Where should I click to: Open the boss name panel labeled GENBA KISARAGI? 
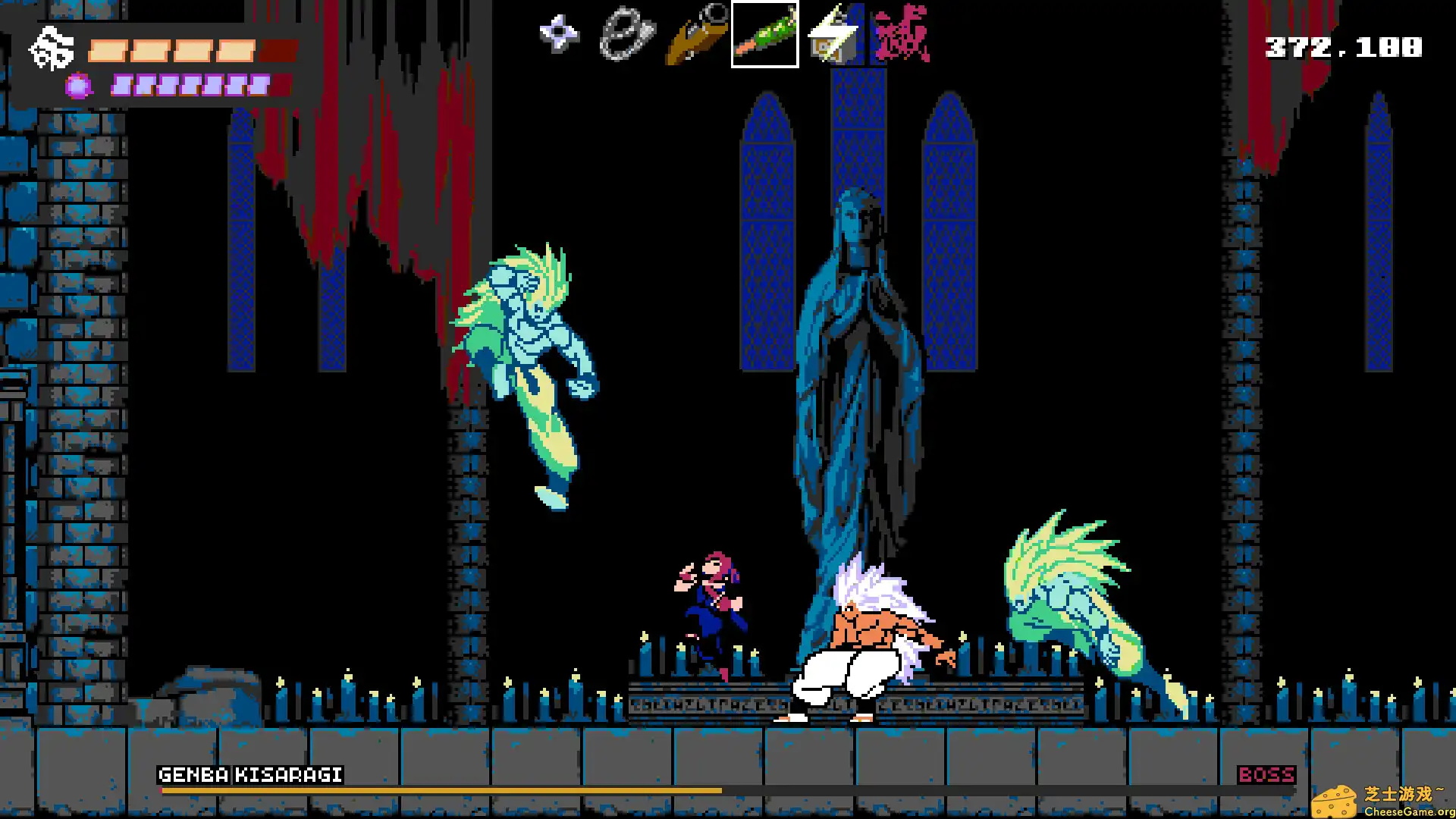pos(250,774)
